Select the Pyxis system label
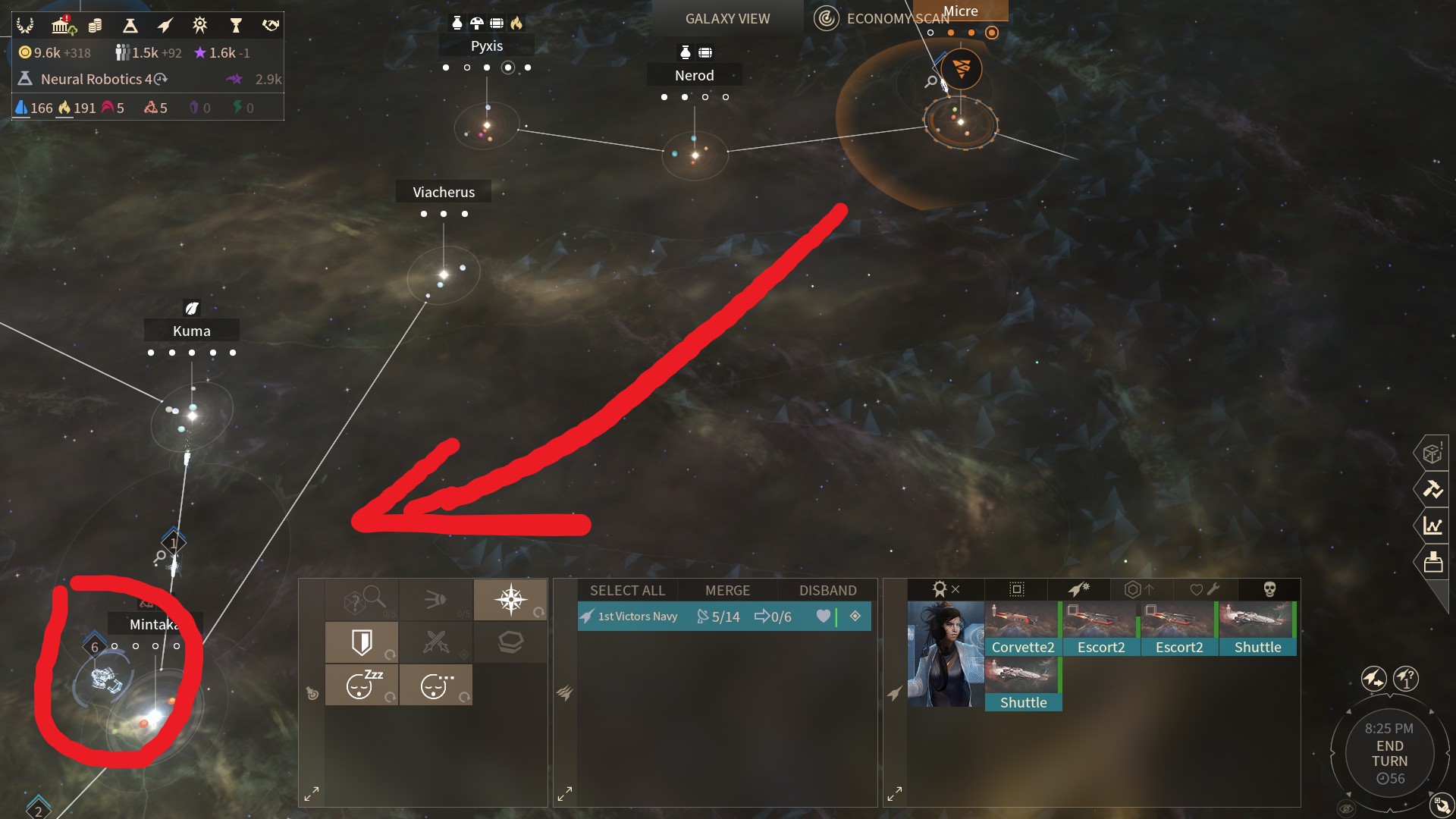The image size is (1456, 819). coord(486,46)
